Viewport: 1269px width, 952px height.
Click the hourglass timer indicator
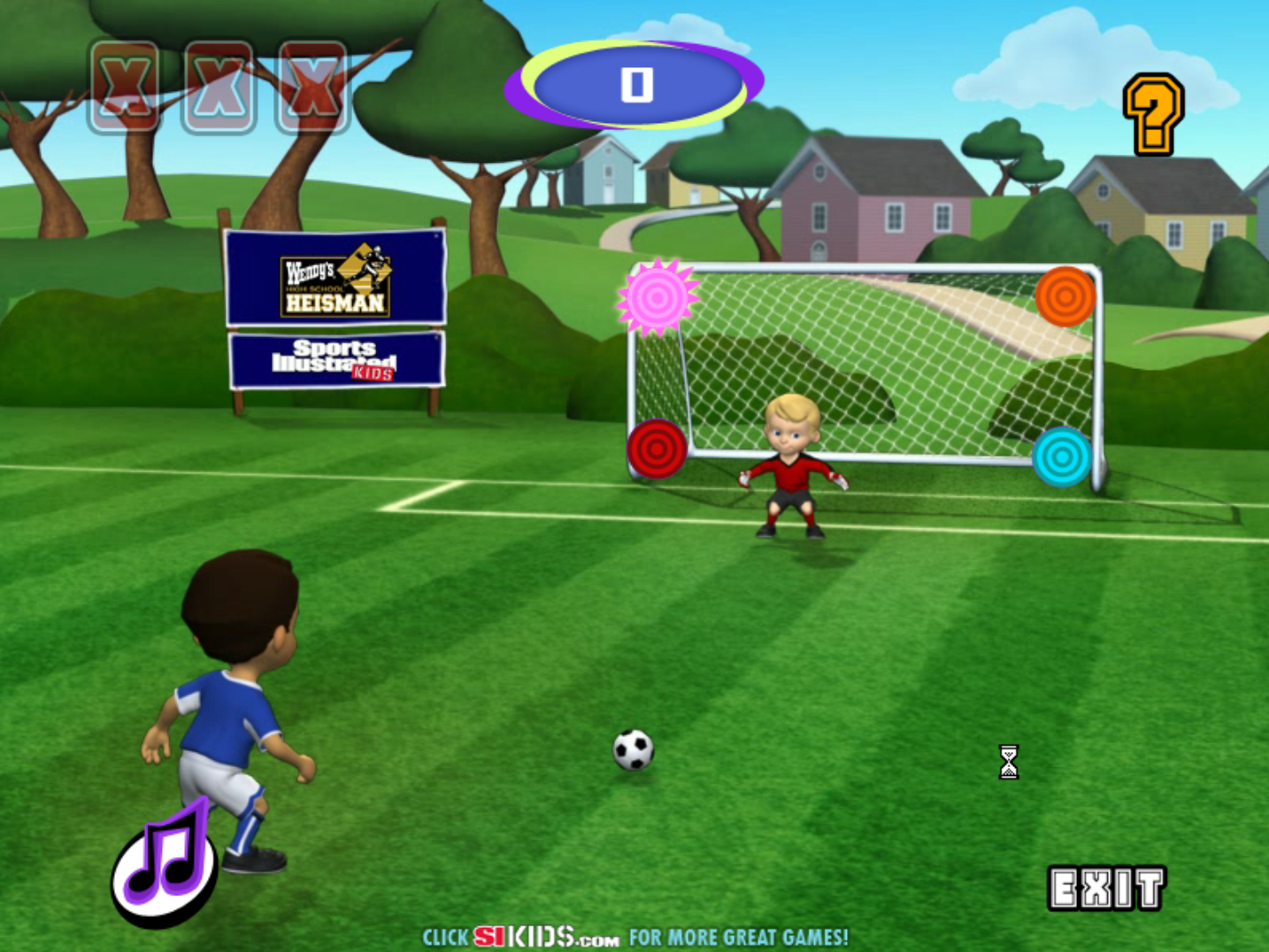(1008, 763)
